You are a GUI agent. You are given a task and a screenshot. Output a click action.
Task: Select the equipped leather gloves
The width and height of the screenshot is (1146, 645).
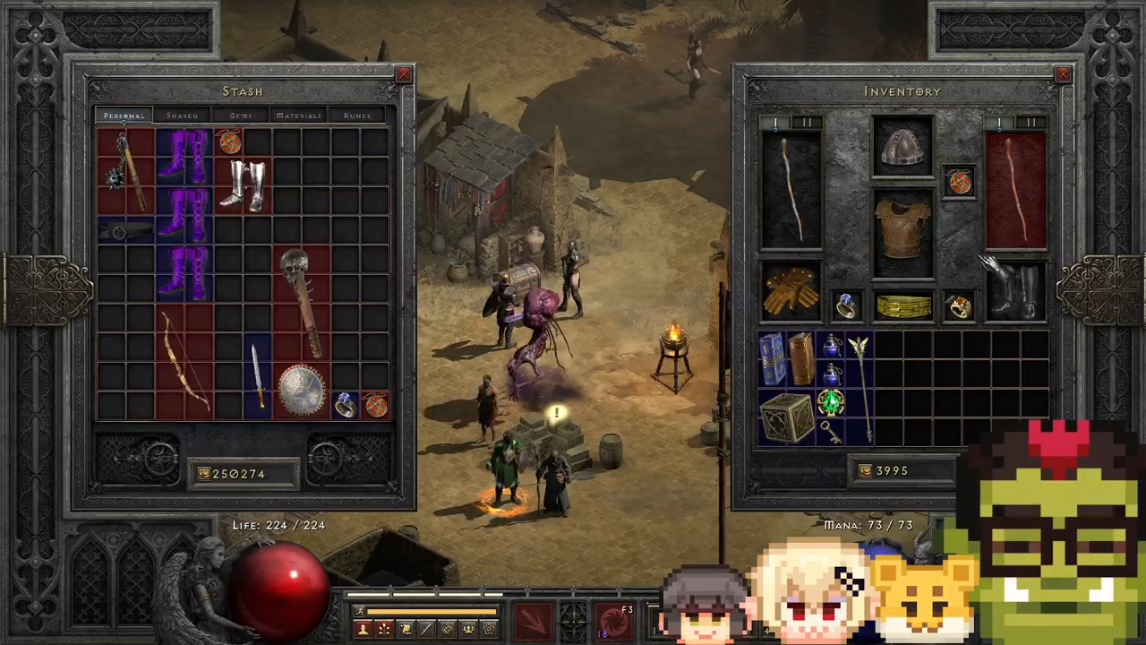790,291
